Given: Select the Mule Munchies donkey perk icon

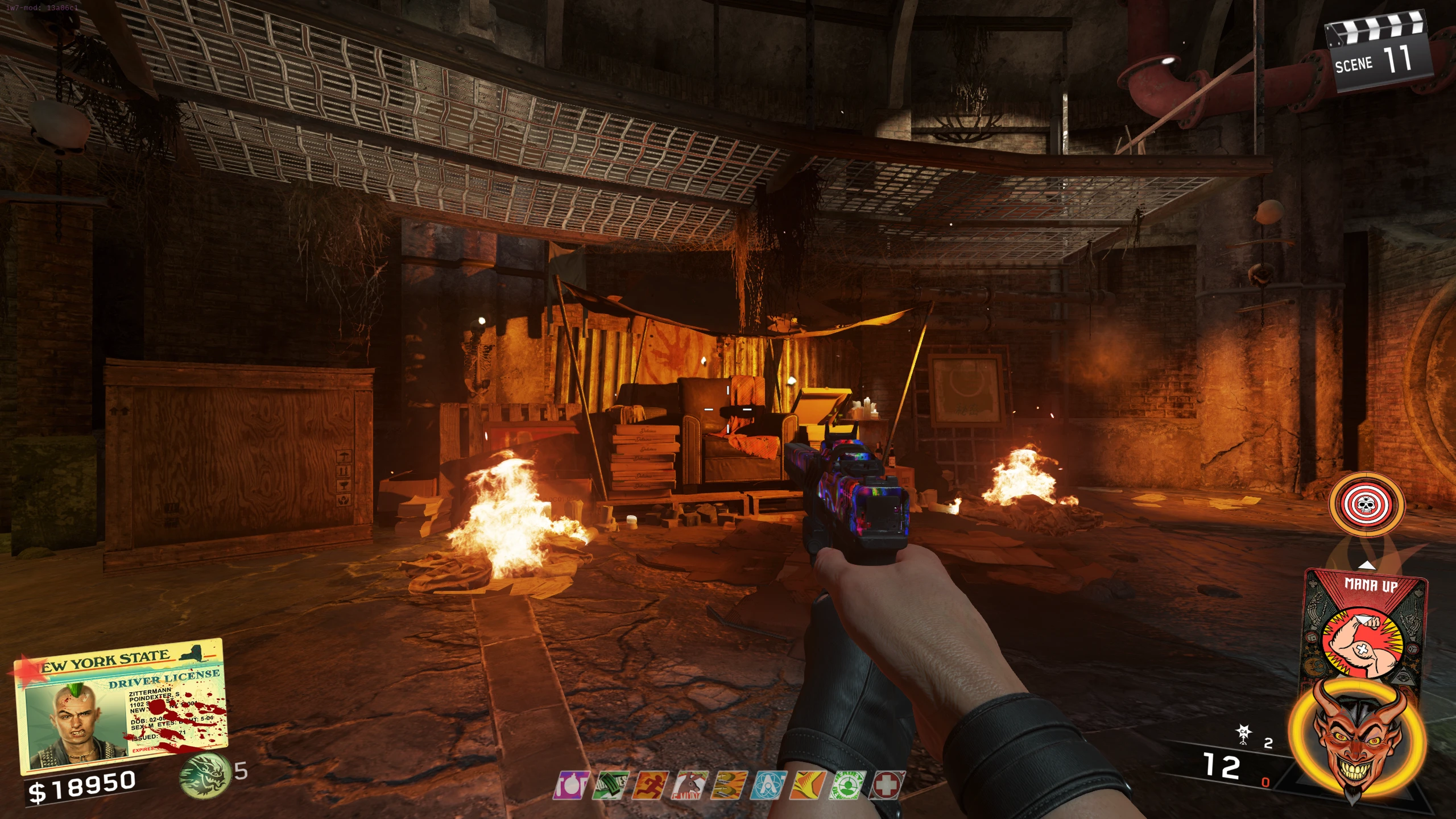Looking at the screenshot, I should click(690, 785).
